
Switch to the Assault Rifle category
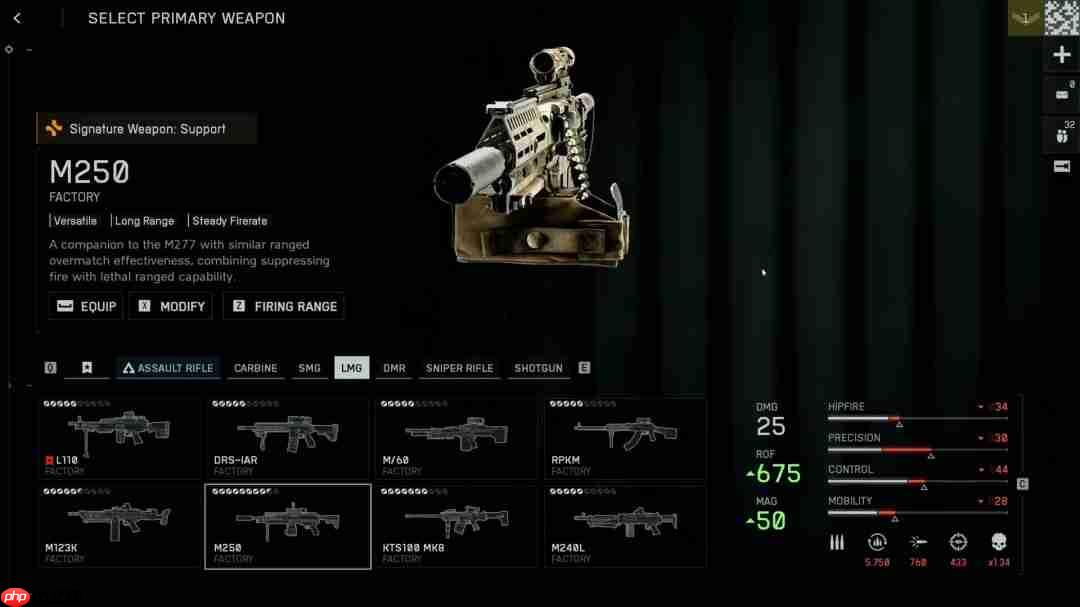167,368
